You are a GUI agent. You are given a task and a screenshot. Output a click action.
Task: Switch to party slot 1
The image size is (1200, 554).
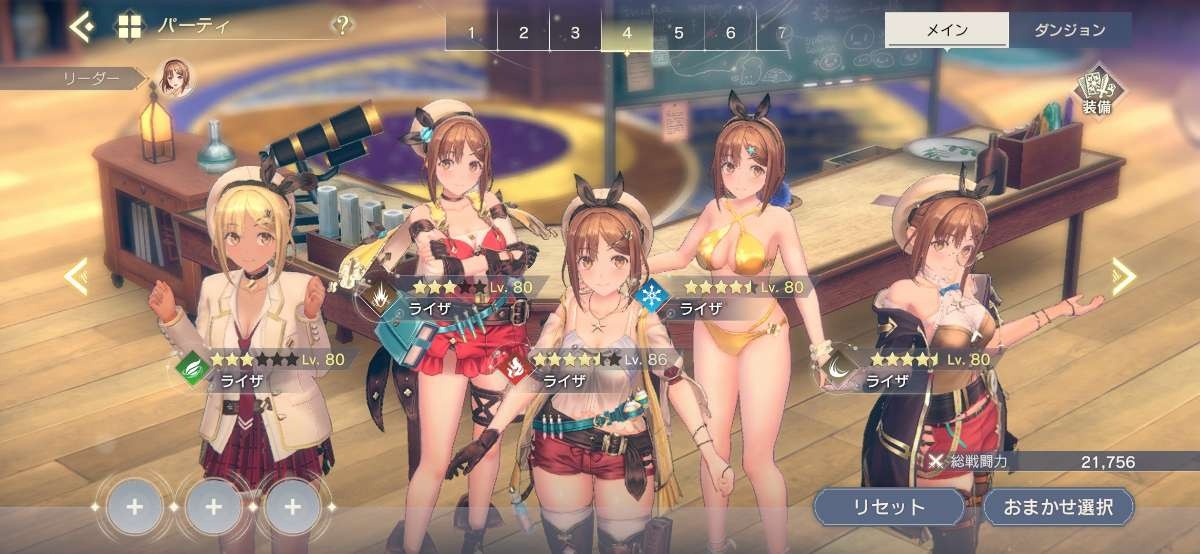(471, 33)
